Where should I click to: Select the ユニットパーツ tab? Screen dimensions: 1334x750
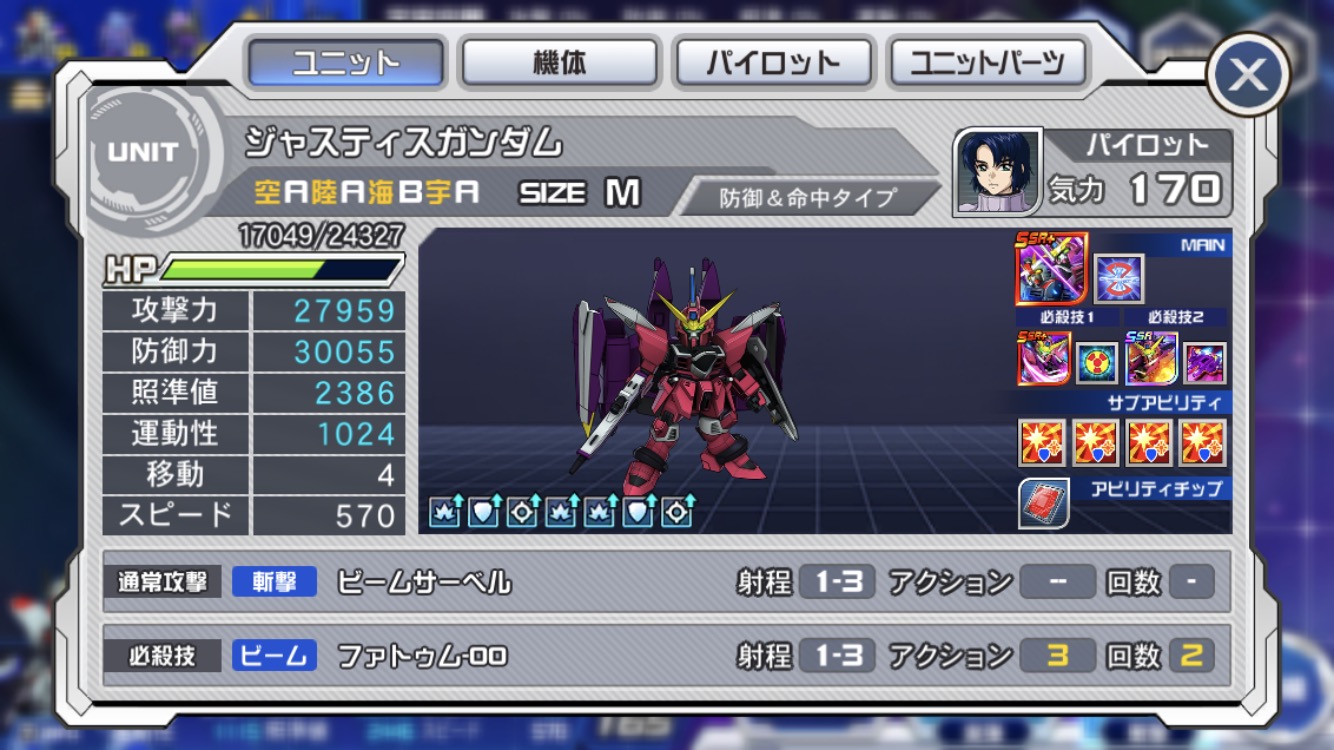pyautogui.click(x=987, y=63)
